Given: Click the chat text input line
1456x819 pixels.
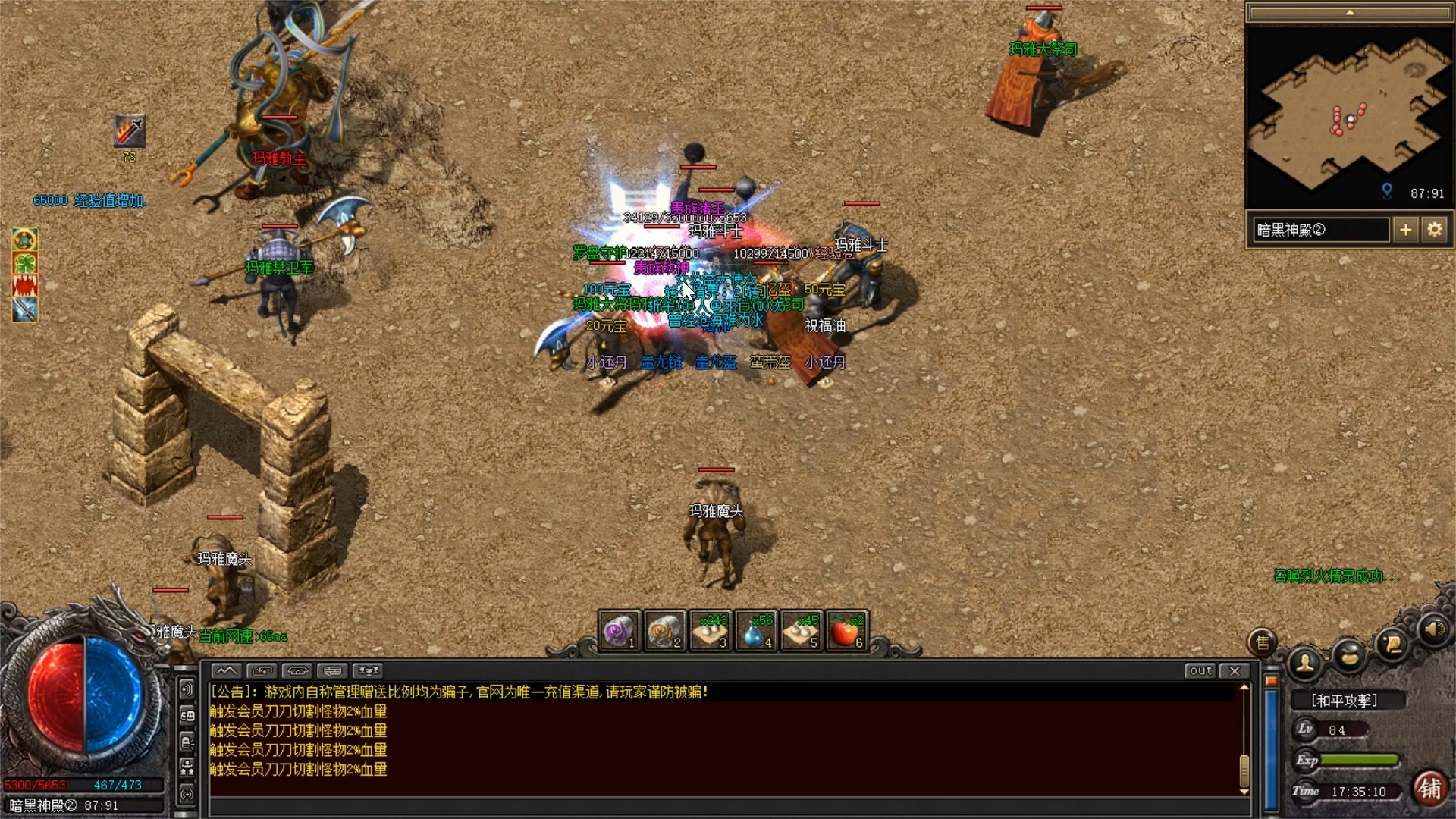Looking at the screenshot, I should pos(720,805).
